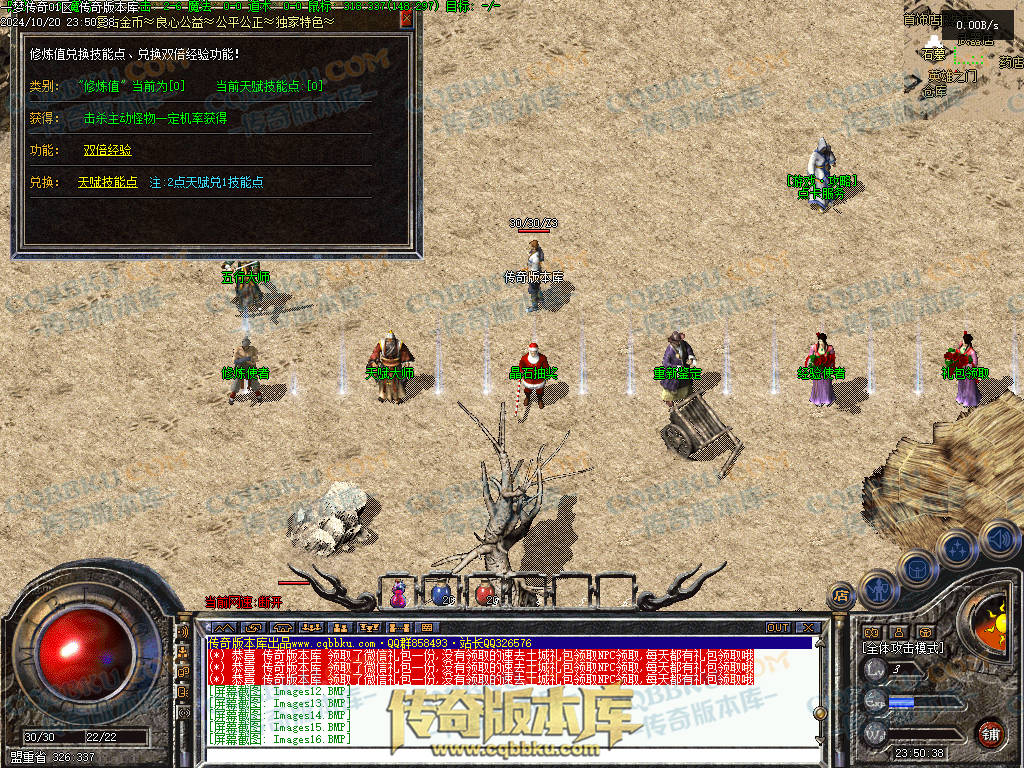Choose the 天赋技能点 exchange link
1024x768 pixels.
coord(107,182)
